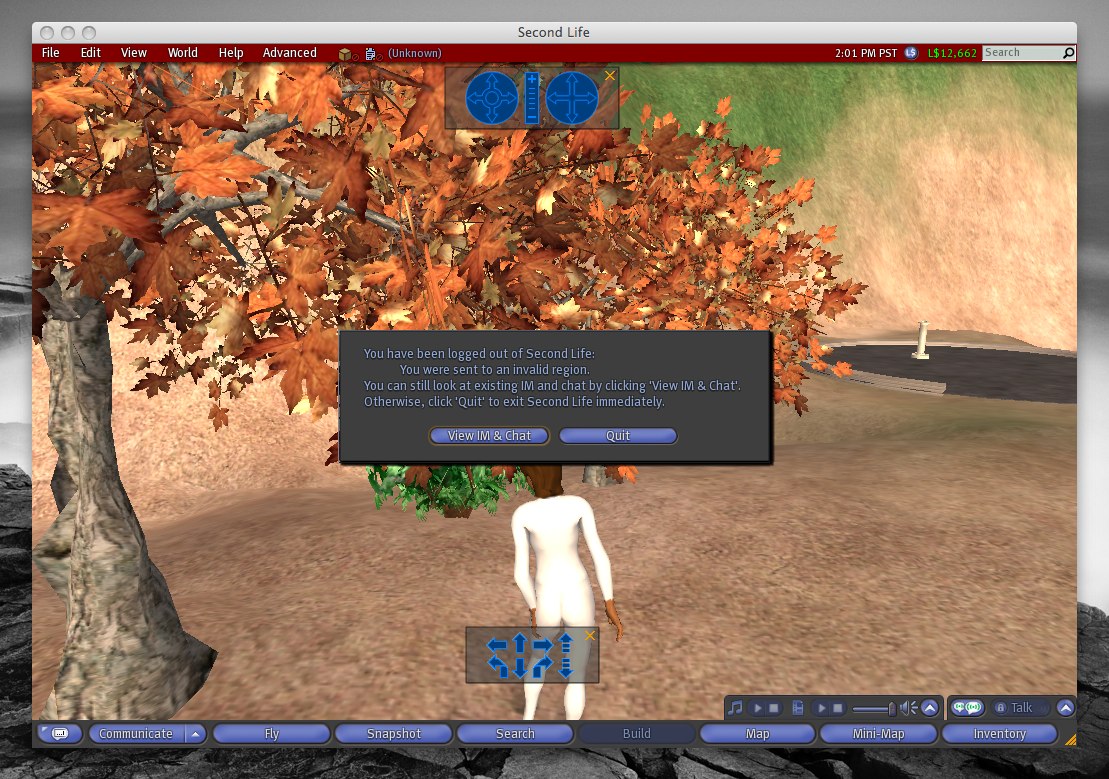Click the Talk voice button
The image size is (1109, 779).
click(1021, 708)
